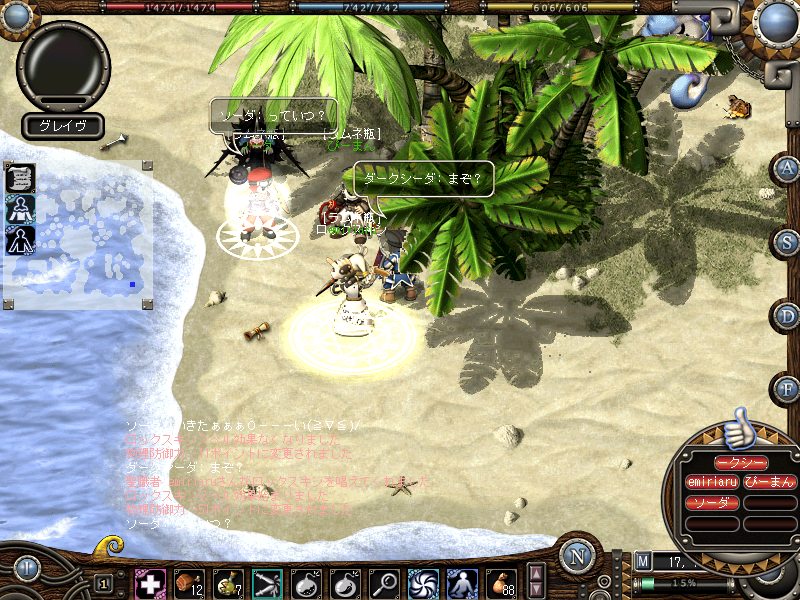800x600 pixels.
Task: Select party member emiriaru
Action: pyautogui.click(x=711, y=482)
